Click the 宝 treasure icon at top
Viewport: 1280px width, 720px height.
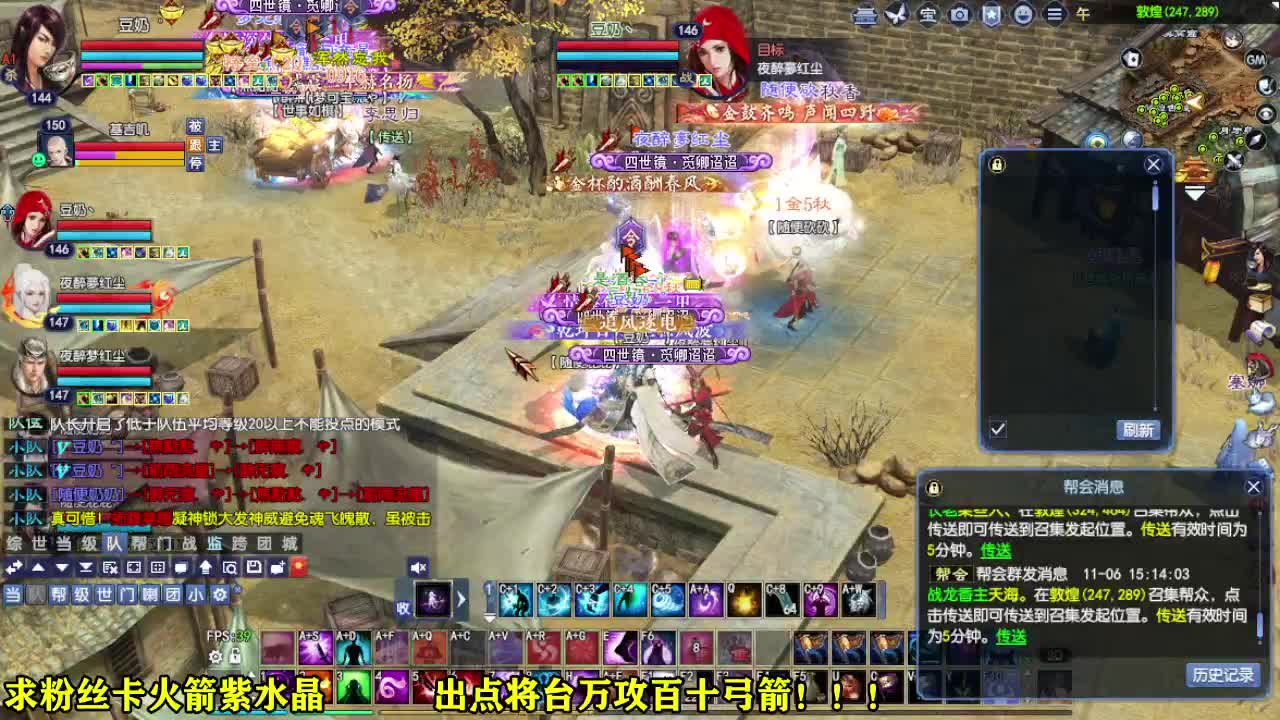[x=928, y=14]
